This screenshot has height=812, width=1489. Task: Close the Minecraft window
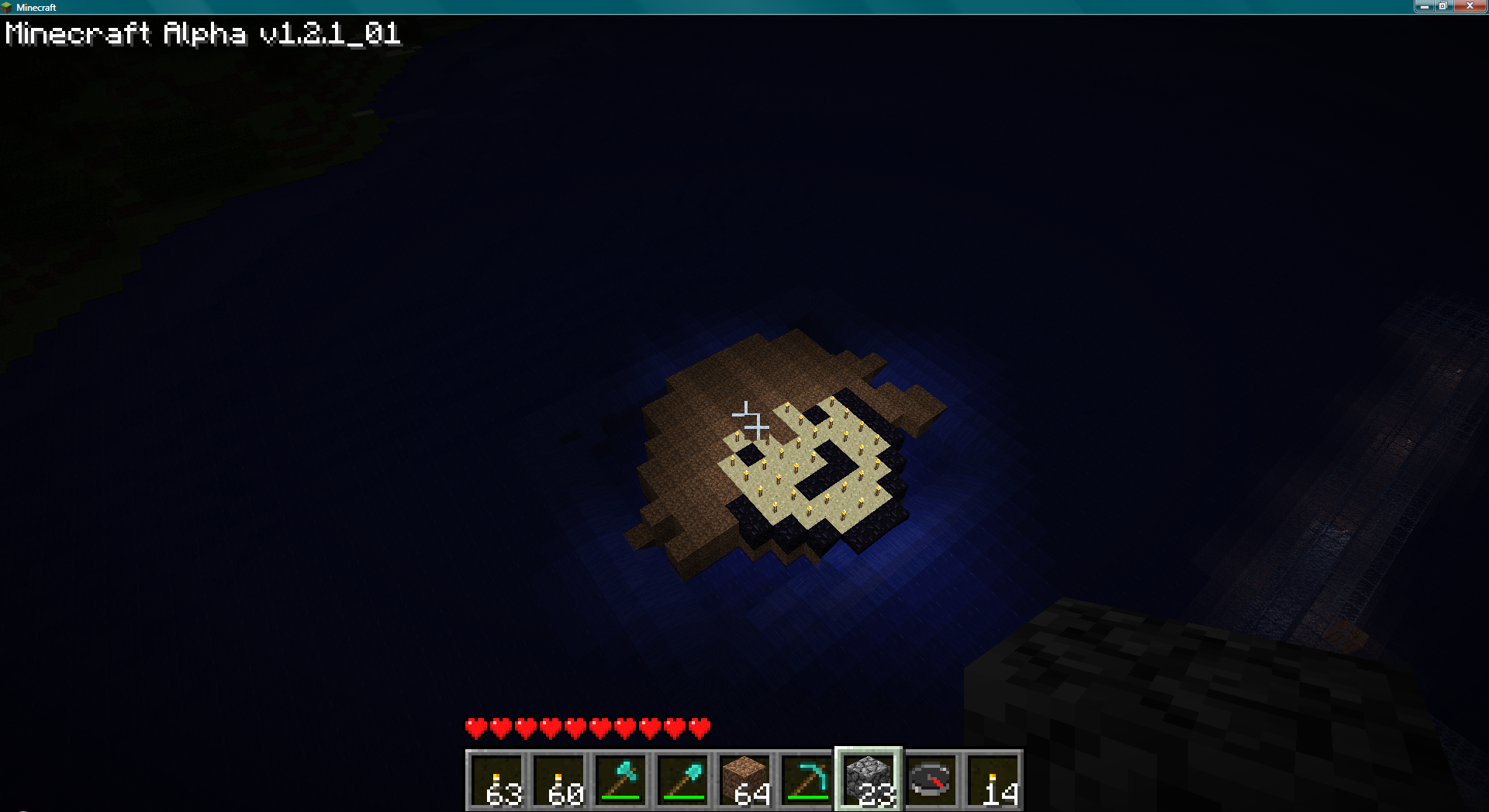pos(1469,6)
